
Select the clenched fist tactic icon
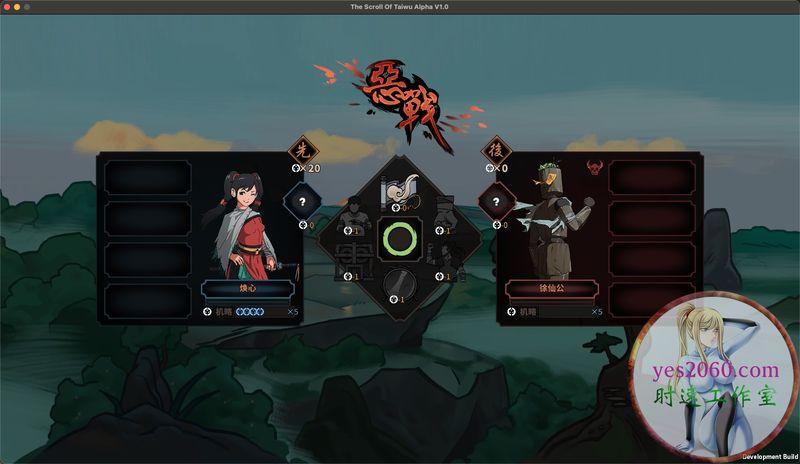[x=446, y=214]
